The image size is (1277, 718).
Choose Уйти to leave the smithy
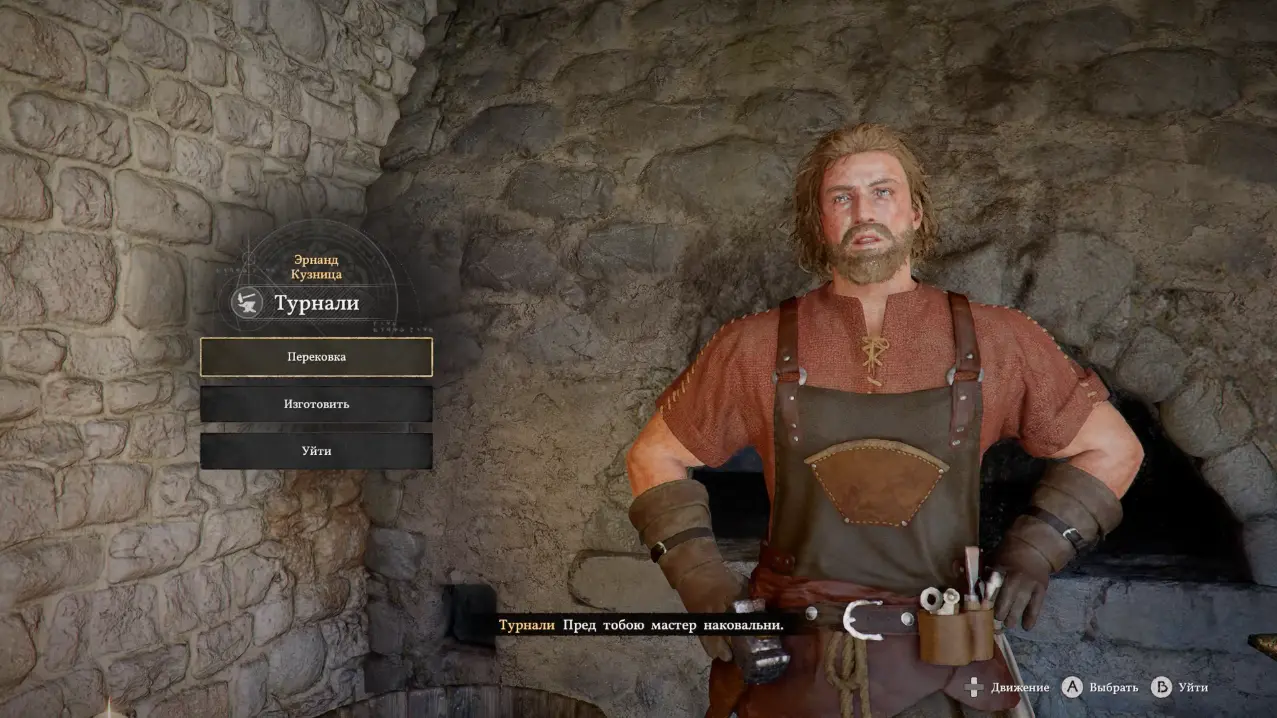[x=316, y=451]
